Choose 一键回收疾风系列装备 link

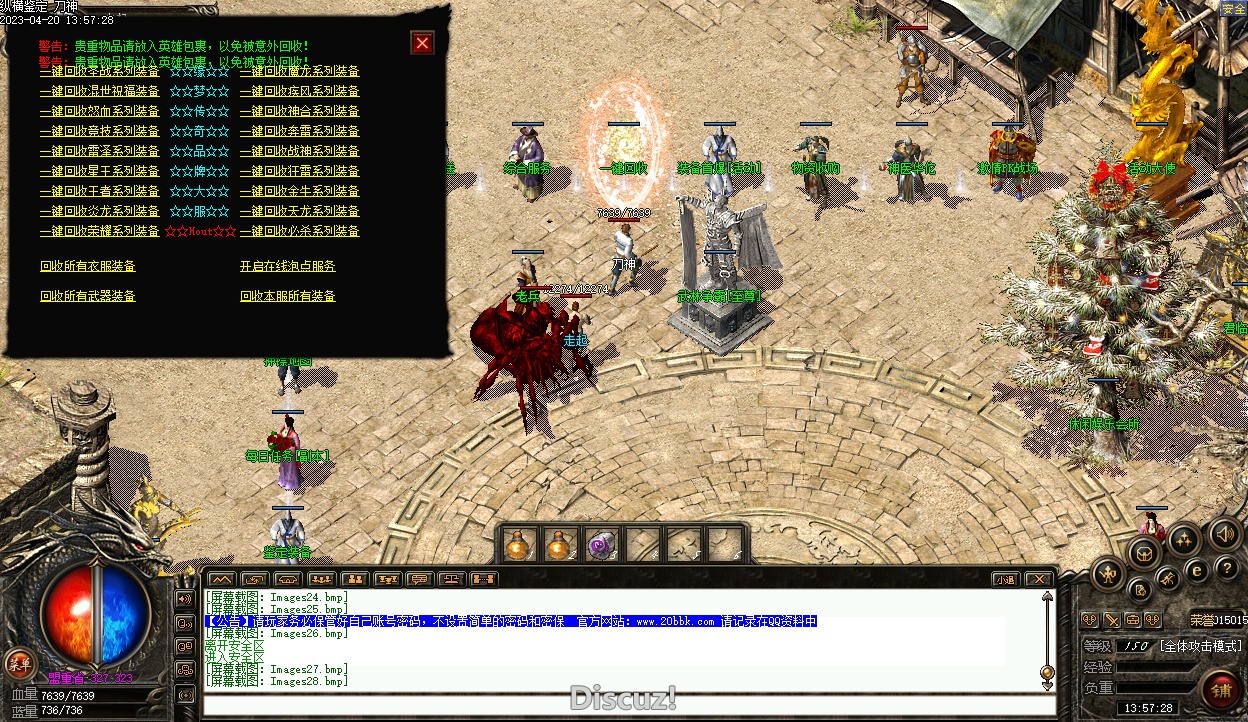click(299, 91)
